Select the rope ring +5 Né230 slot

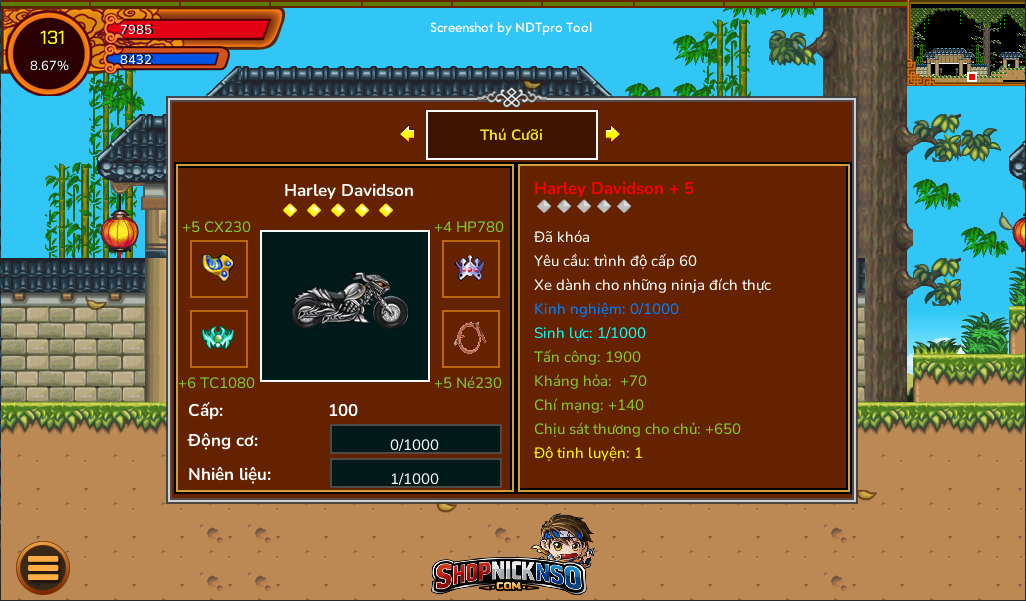click(x=471, y=339)
